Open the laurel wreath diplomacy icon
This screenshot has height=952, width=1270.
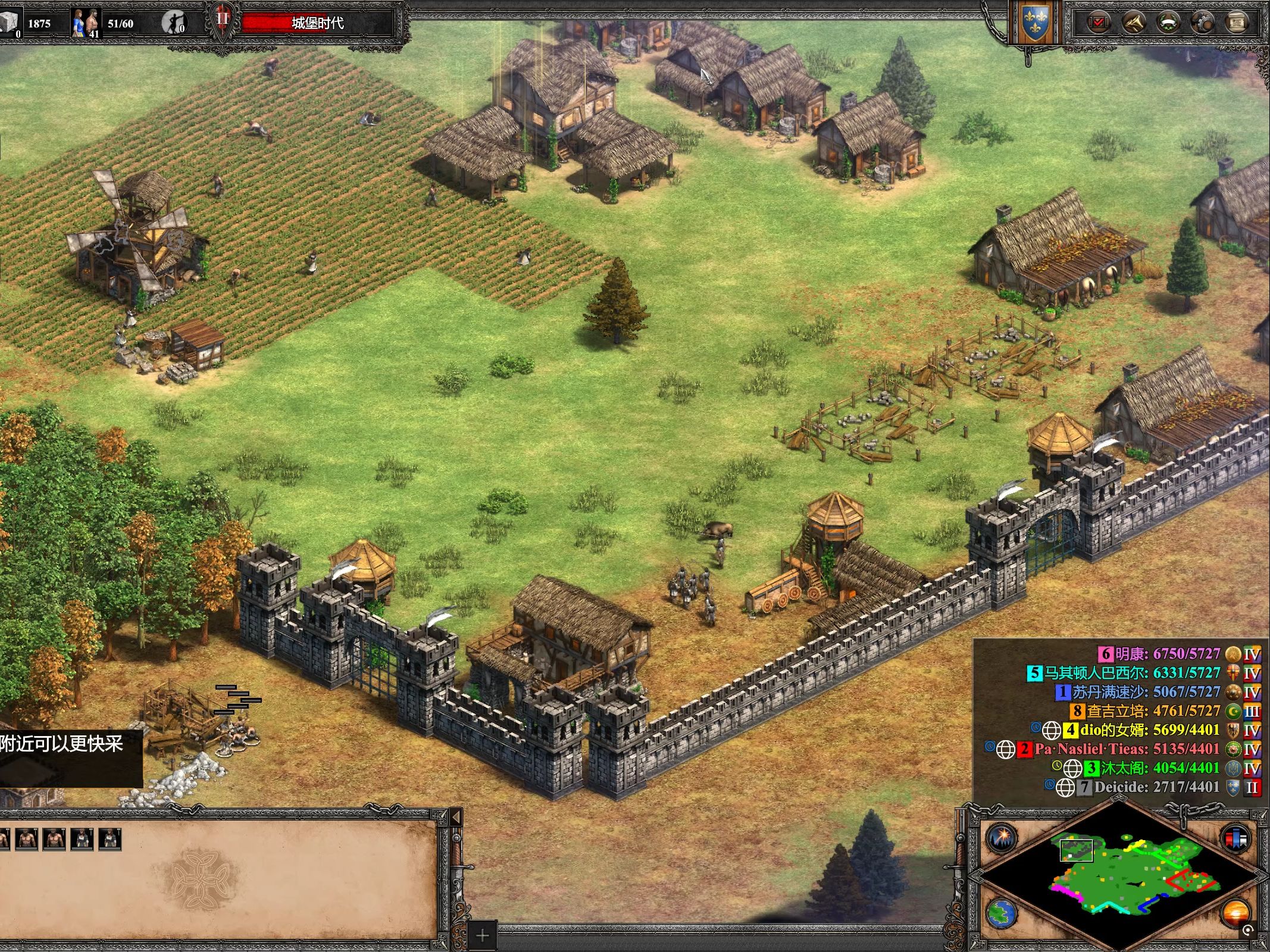tap(1168, 23)
